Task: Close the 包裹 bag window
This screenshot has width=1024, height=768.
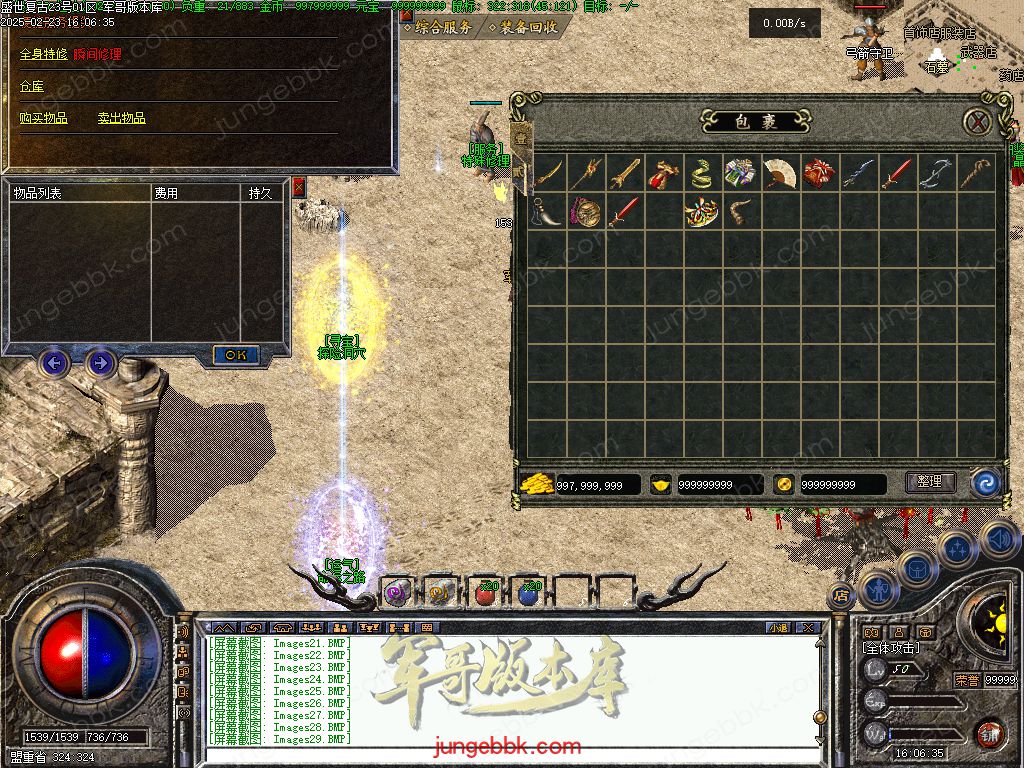Action: coord(977,122)
